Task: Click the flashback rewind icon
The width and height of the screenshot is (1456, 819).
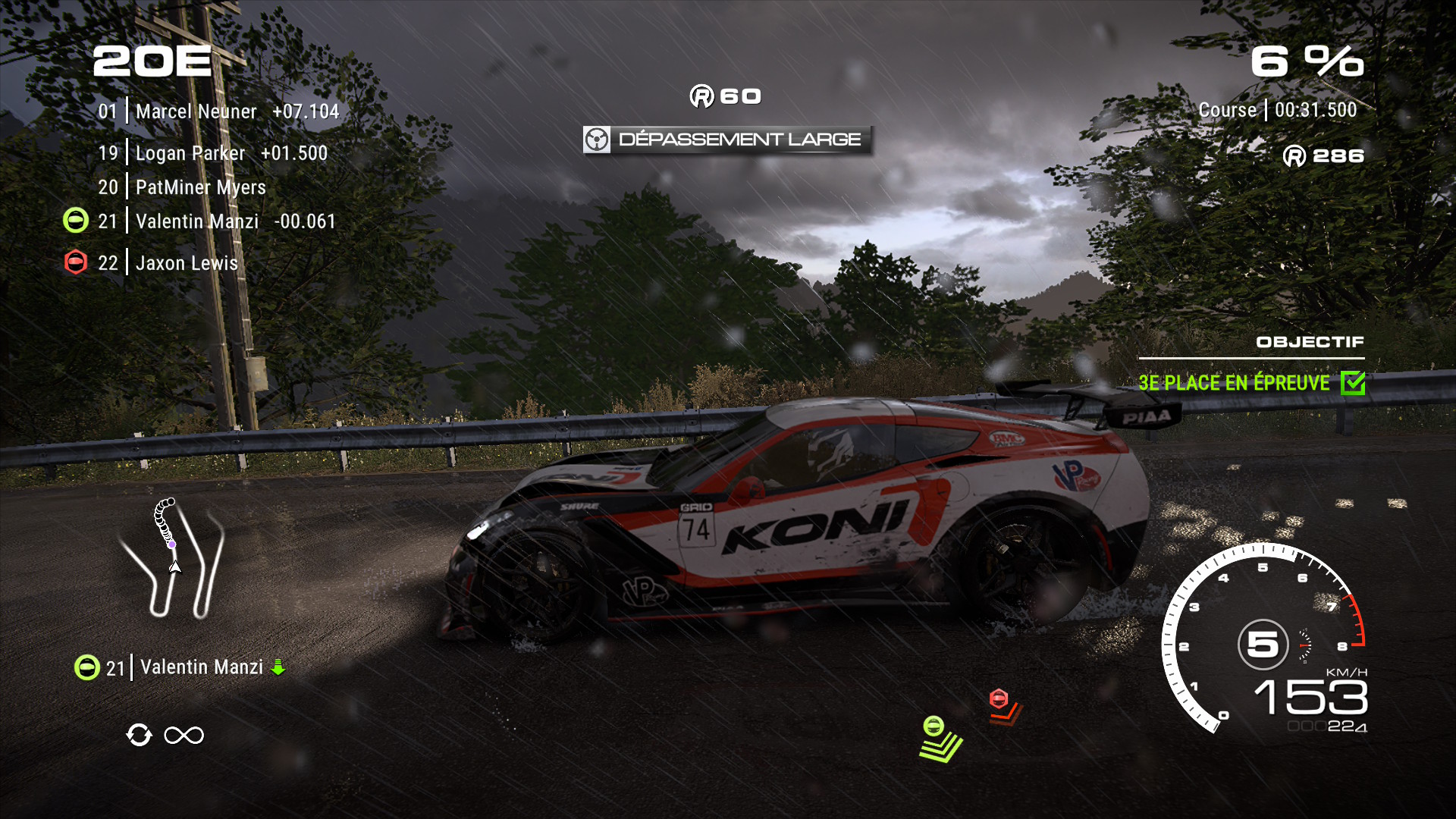Action: click(x=139, y=735)
